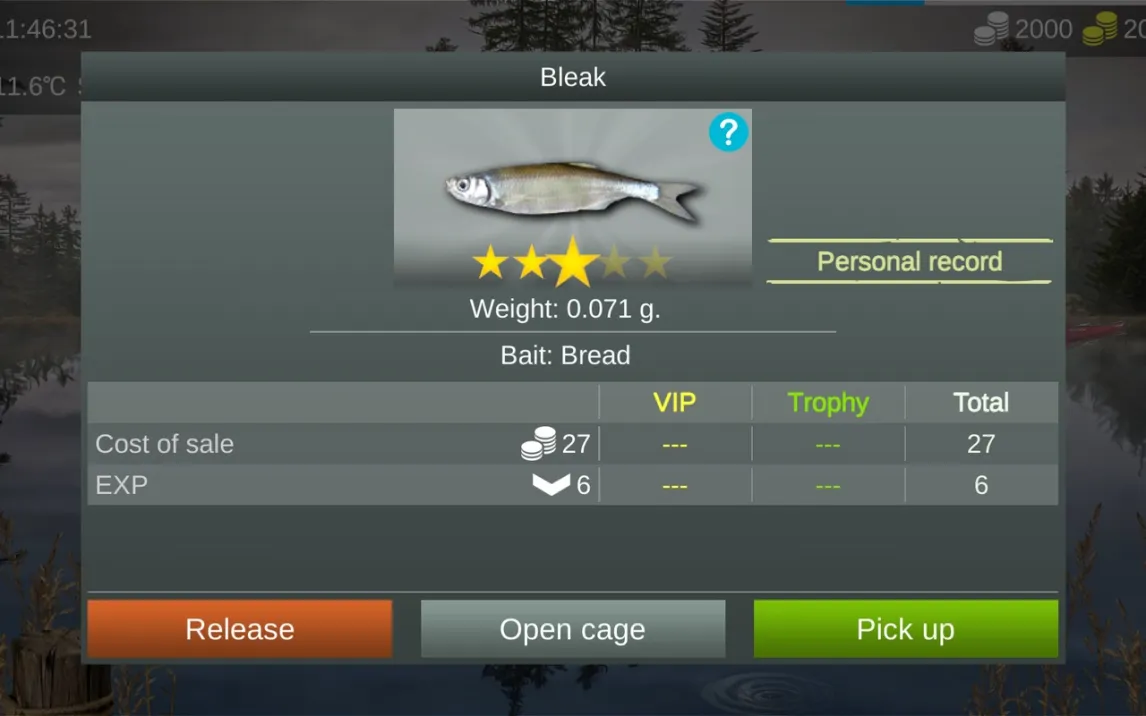Screen dimensions: 1146x716
Task: Show fish info via question mark icon
Action: pos(728,132)
